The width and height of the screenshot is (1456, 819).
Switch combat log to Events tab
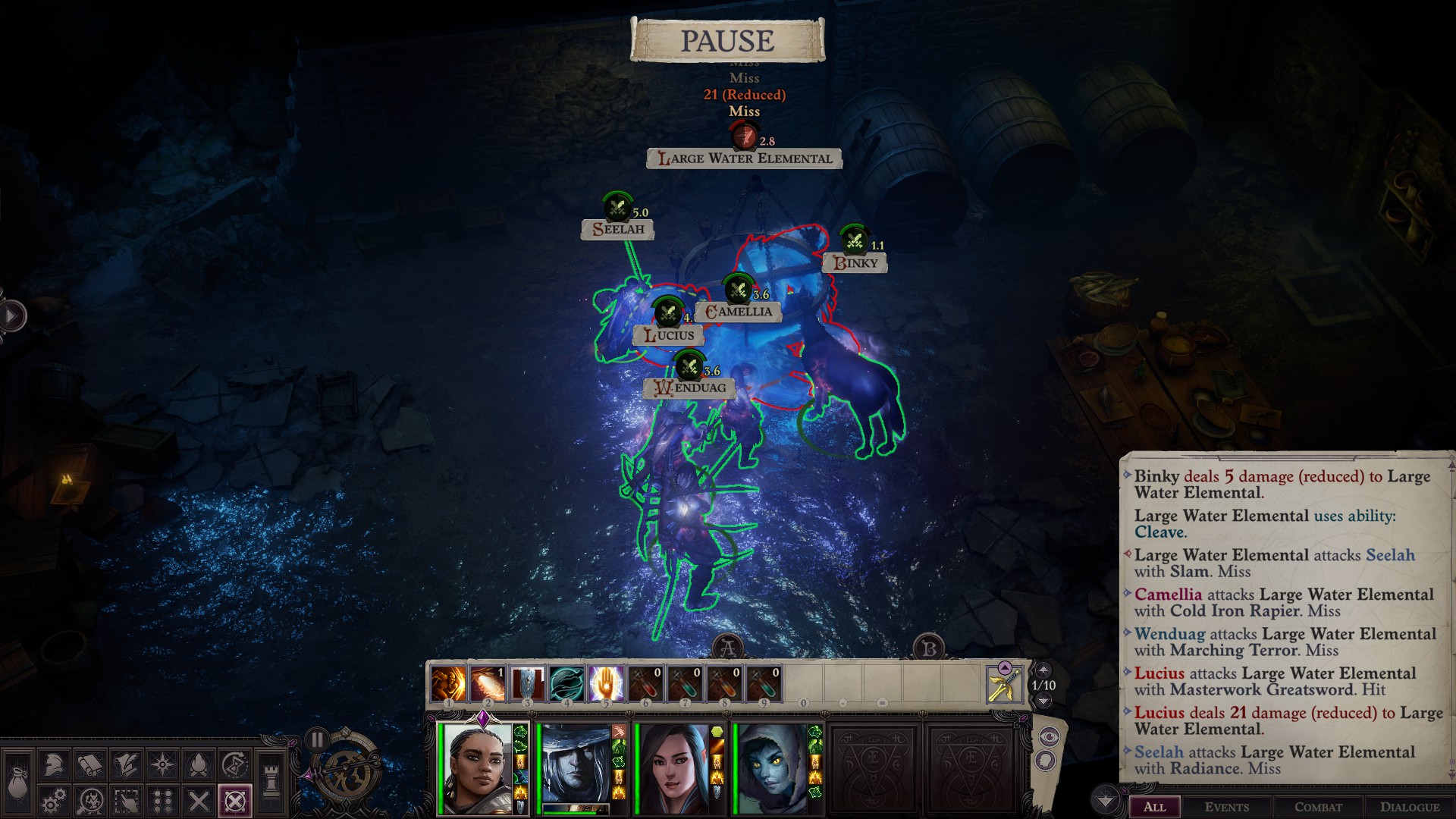[x=1226, y=807]
